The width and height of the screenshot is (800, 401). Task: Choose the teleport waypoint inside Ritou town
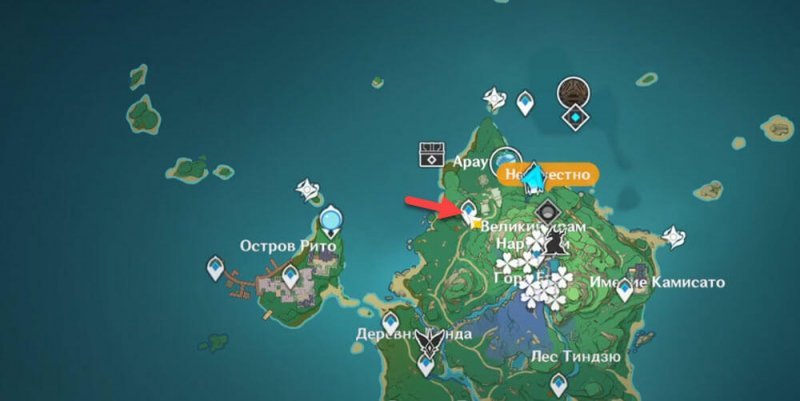pyautogui.click(x=292, y=271)
